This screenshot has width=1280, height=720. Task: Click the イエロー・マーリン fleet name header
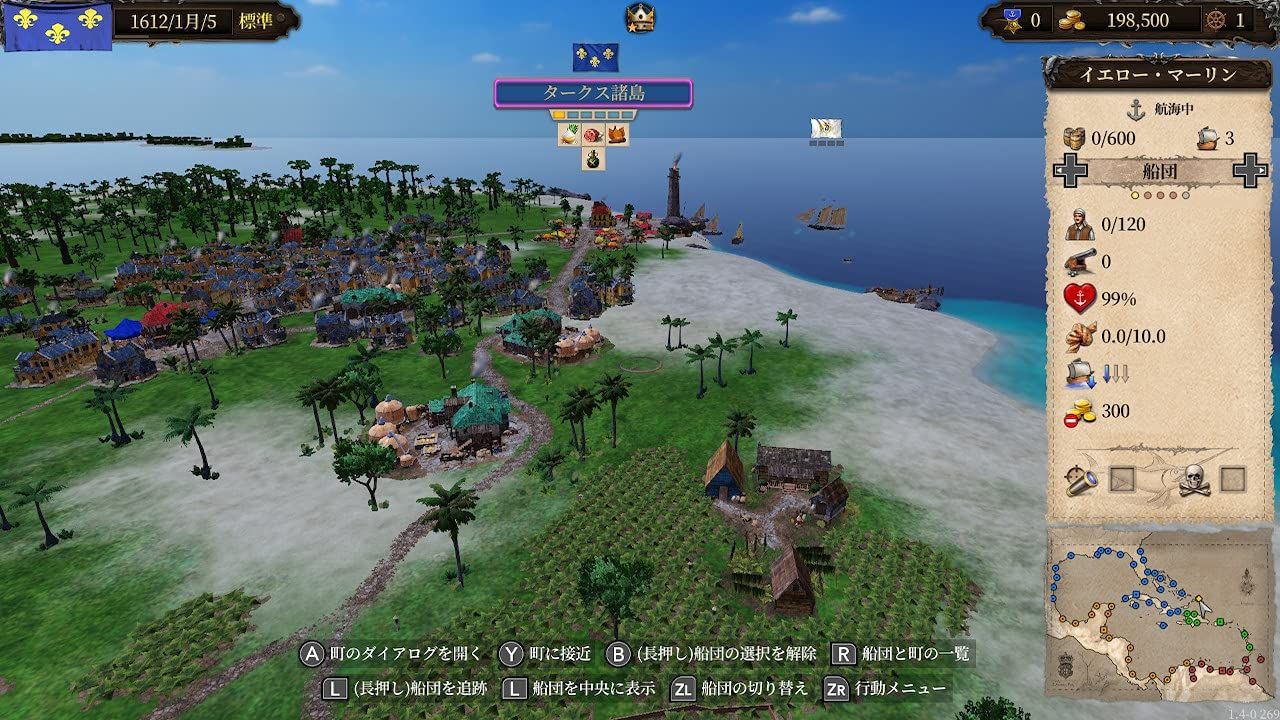coord(1159,74)
